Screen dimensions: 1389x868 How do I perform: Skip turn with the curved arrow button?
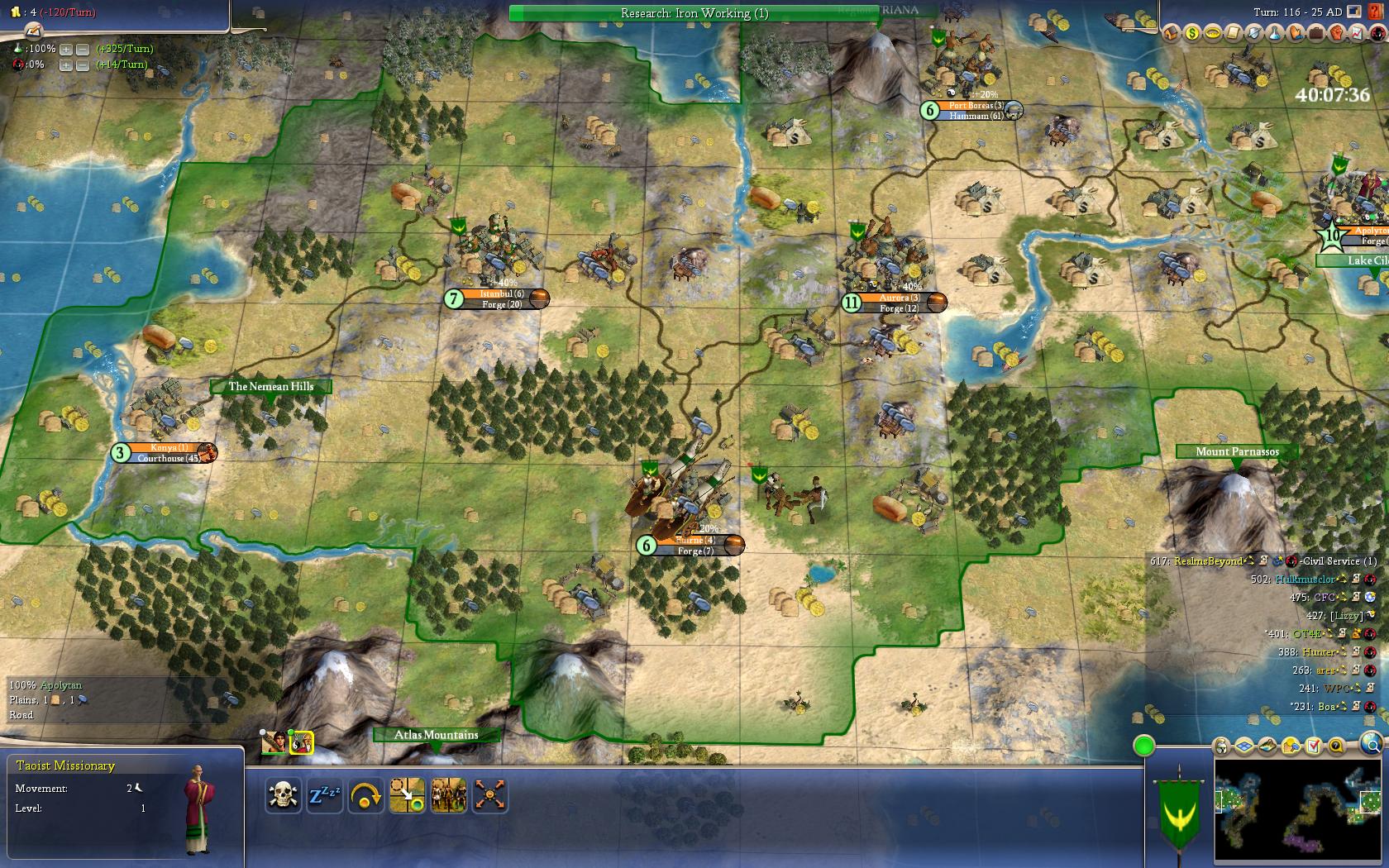[x=365, y=796]
